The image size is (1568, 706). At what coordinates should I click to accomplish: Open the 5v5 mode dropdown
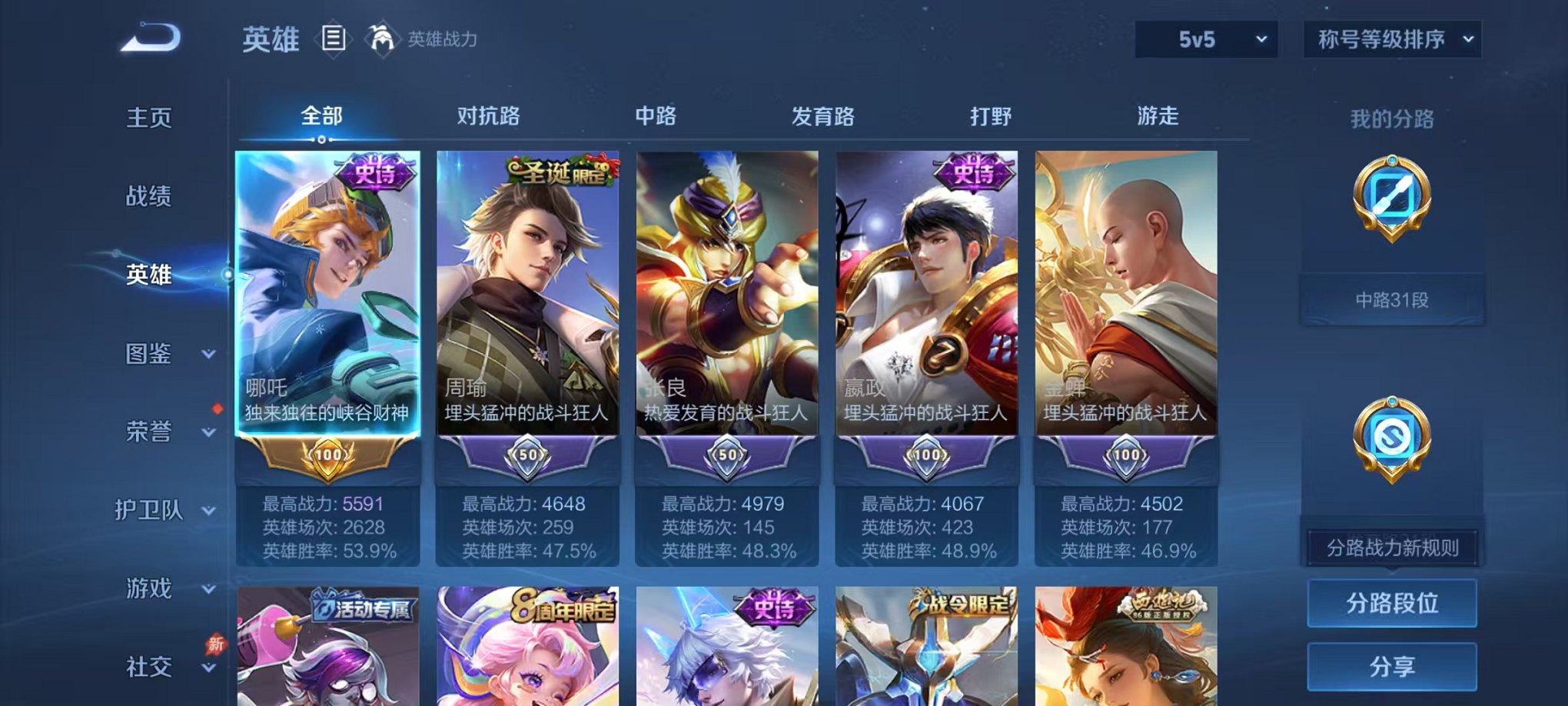[x=1204, y=37]
